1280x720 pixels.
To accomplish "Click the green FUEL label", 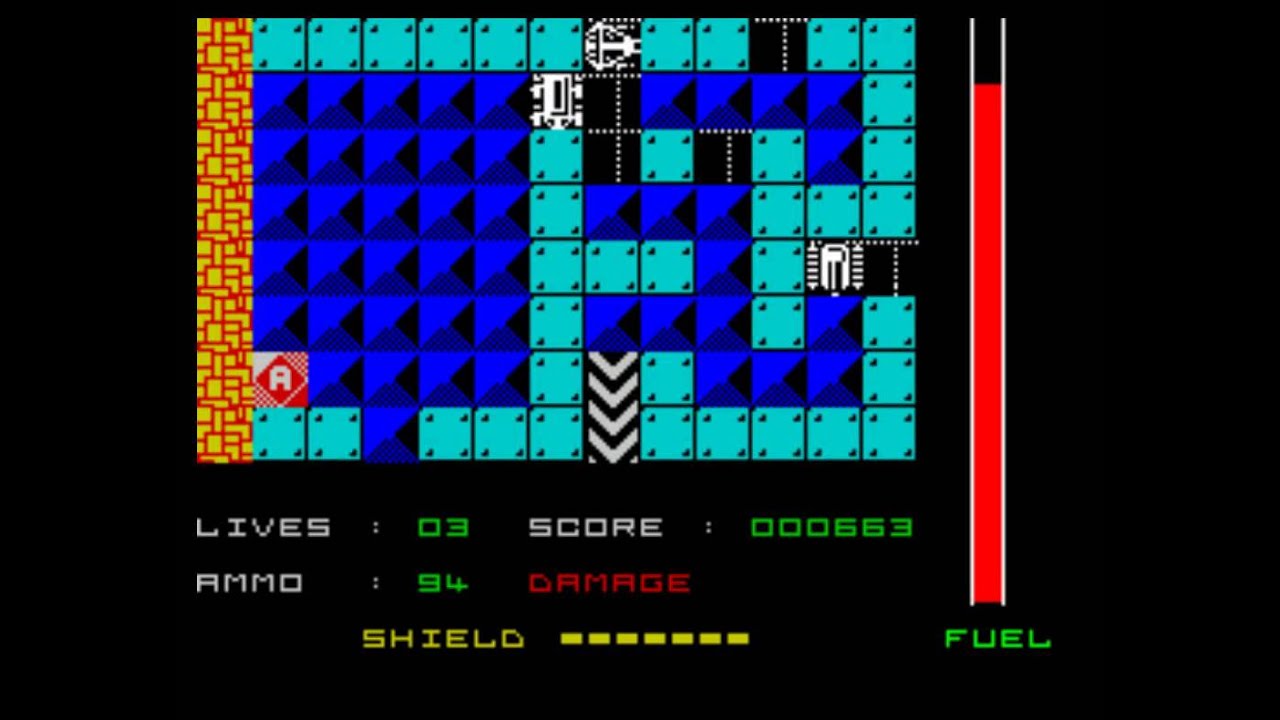I will (x=995, y=638).
